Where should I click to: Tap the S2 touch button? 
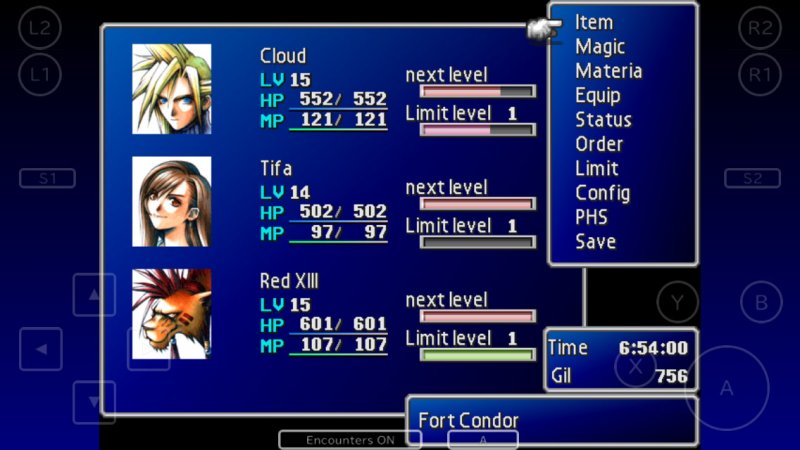point(752,178)
